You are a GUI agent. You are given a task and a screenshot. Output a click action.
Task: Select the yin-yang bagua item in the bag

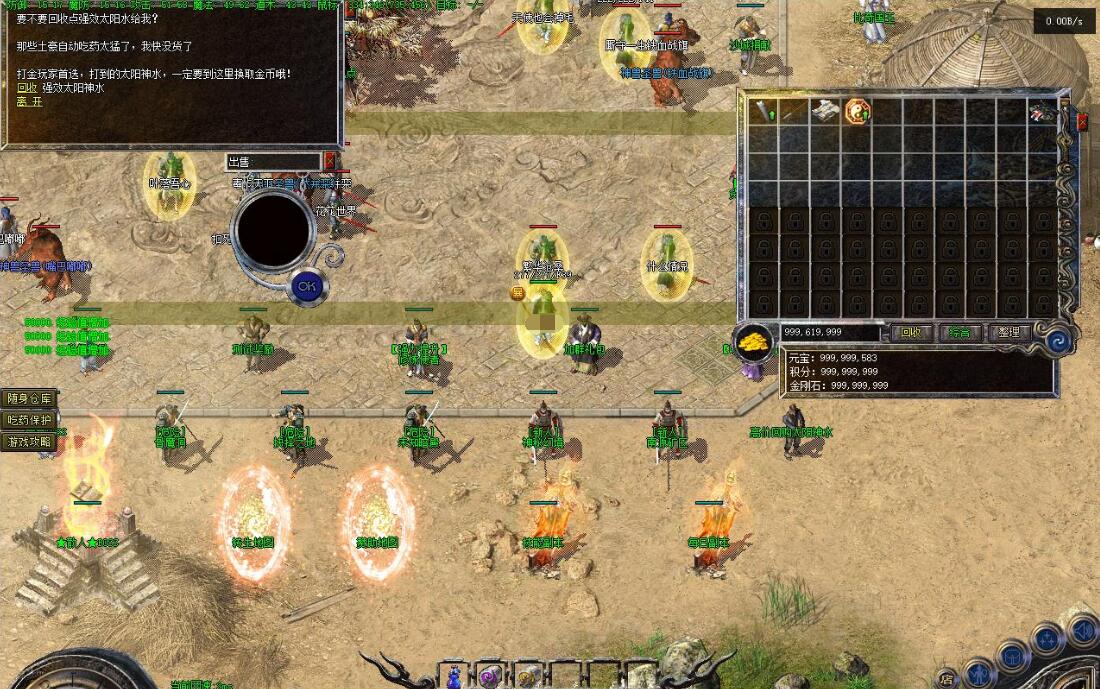(x=857, y=111)
